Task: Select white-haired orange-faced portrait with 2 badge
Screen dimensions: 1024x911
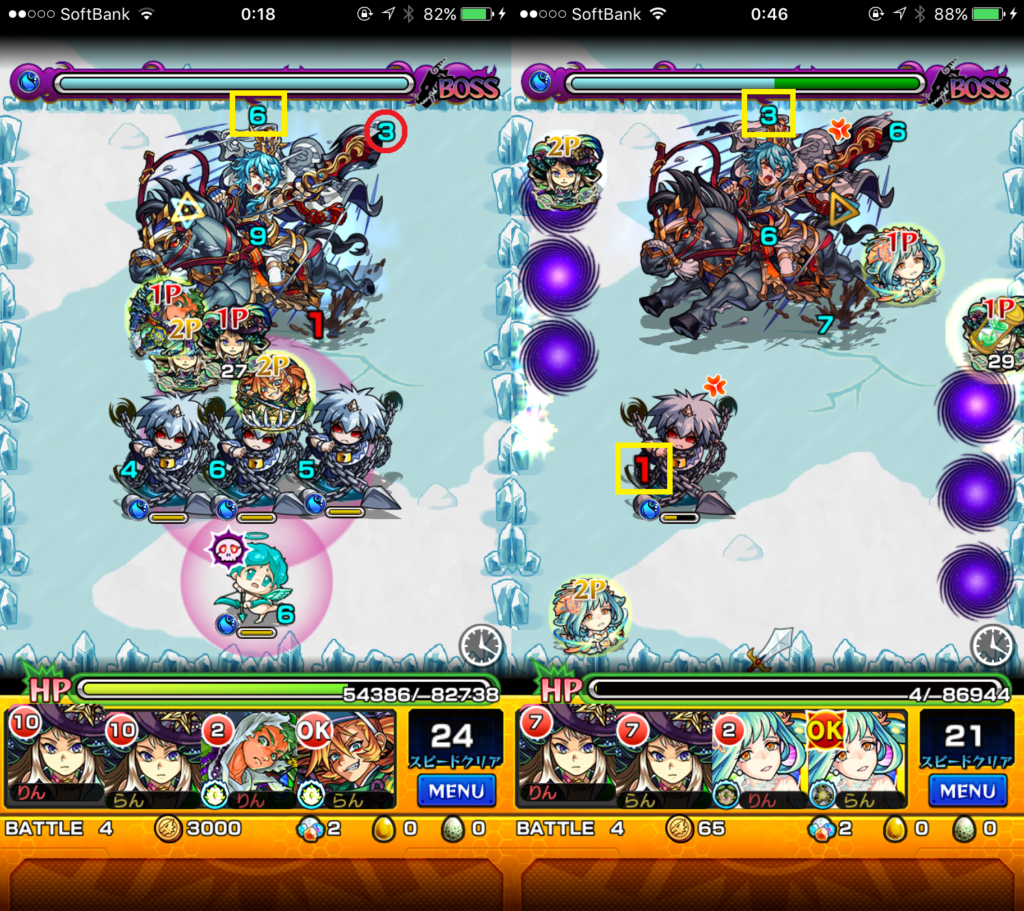Action: tap(248, 758)
